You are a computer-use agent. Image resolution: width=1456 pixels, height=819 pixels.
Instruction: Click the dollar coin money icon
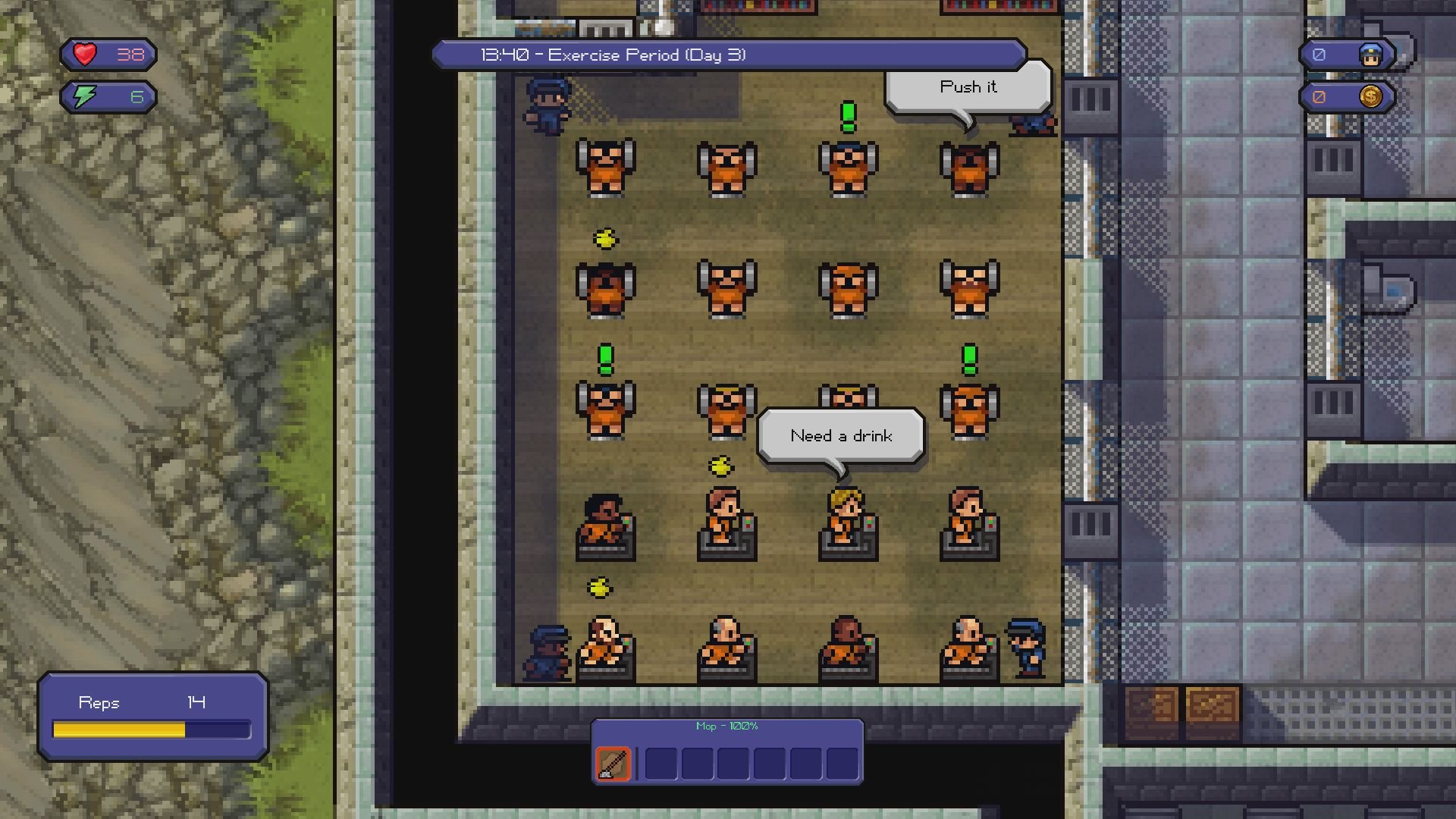1373,97
